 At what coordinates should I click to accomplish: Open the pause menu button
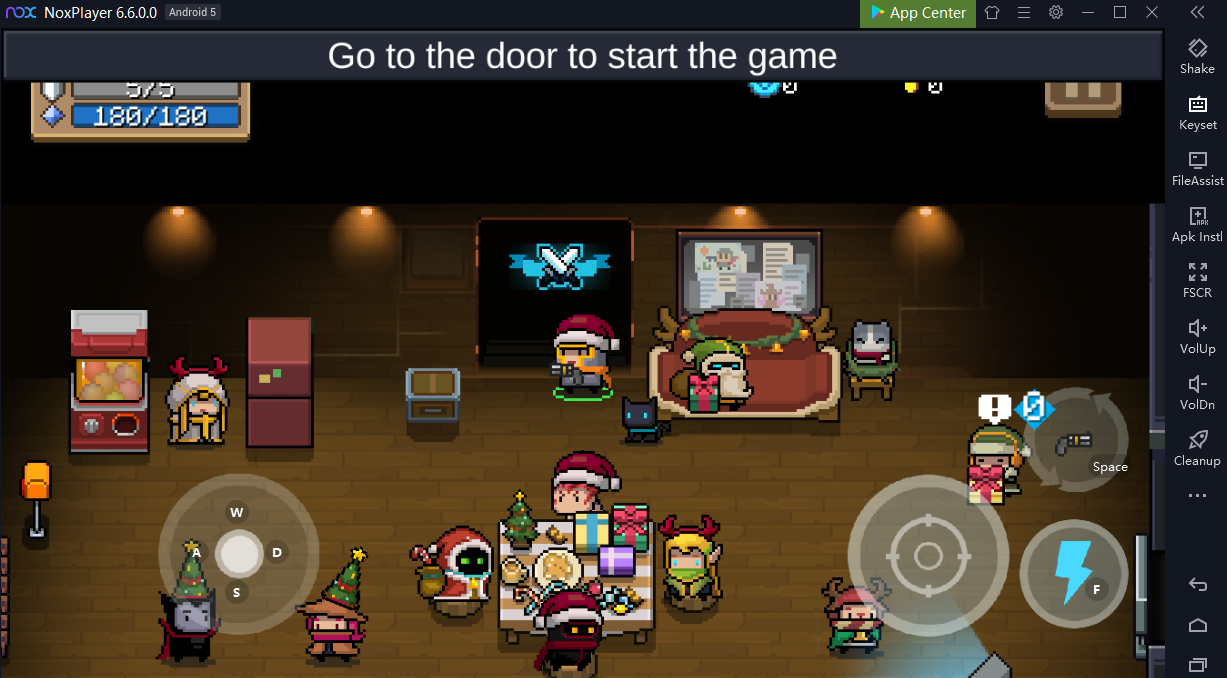point(1082,93)
